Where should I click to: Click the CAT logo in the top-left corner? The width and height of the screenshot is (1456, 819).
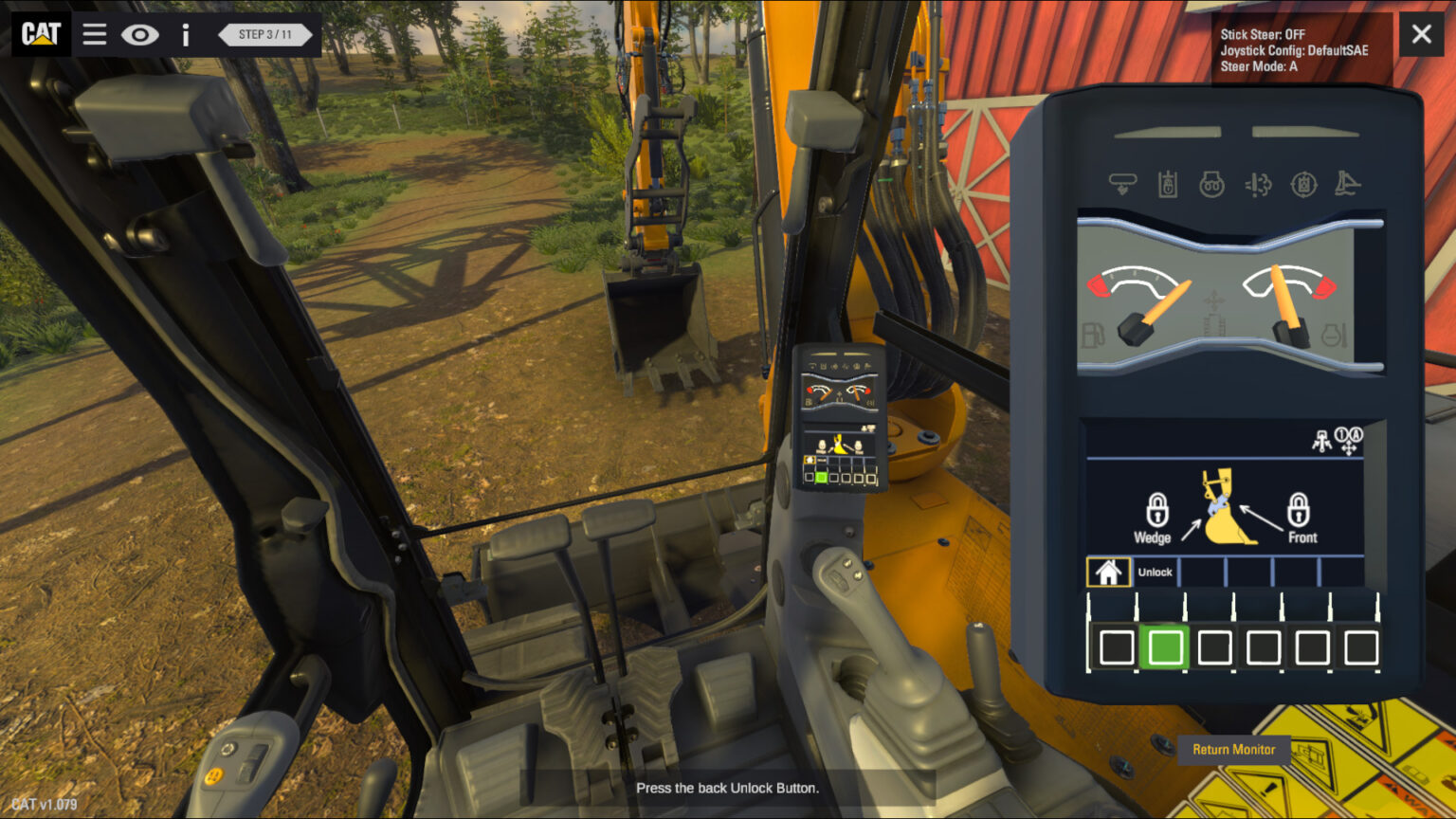click(40, 34)
